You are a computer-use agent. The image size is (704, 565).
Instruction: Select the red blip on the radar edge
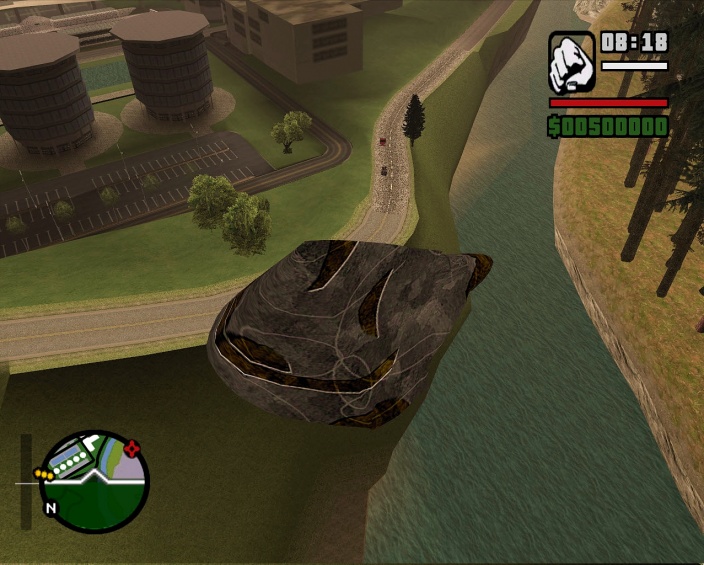(133, 447)
